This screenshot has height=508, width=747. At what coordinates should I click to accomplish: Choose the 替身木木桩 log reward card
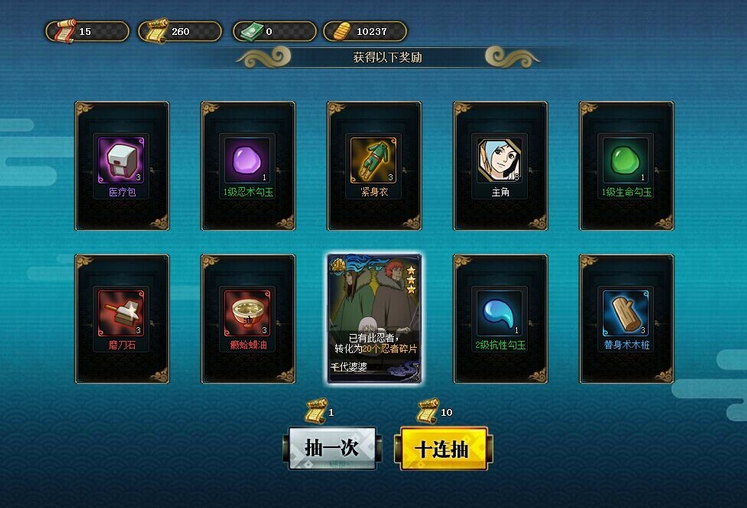[x=627, y=318]
